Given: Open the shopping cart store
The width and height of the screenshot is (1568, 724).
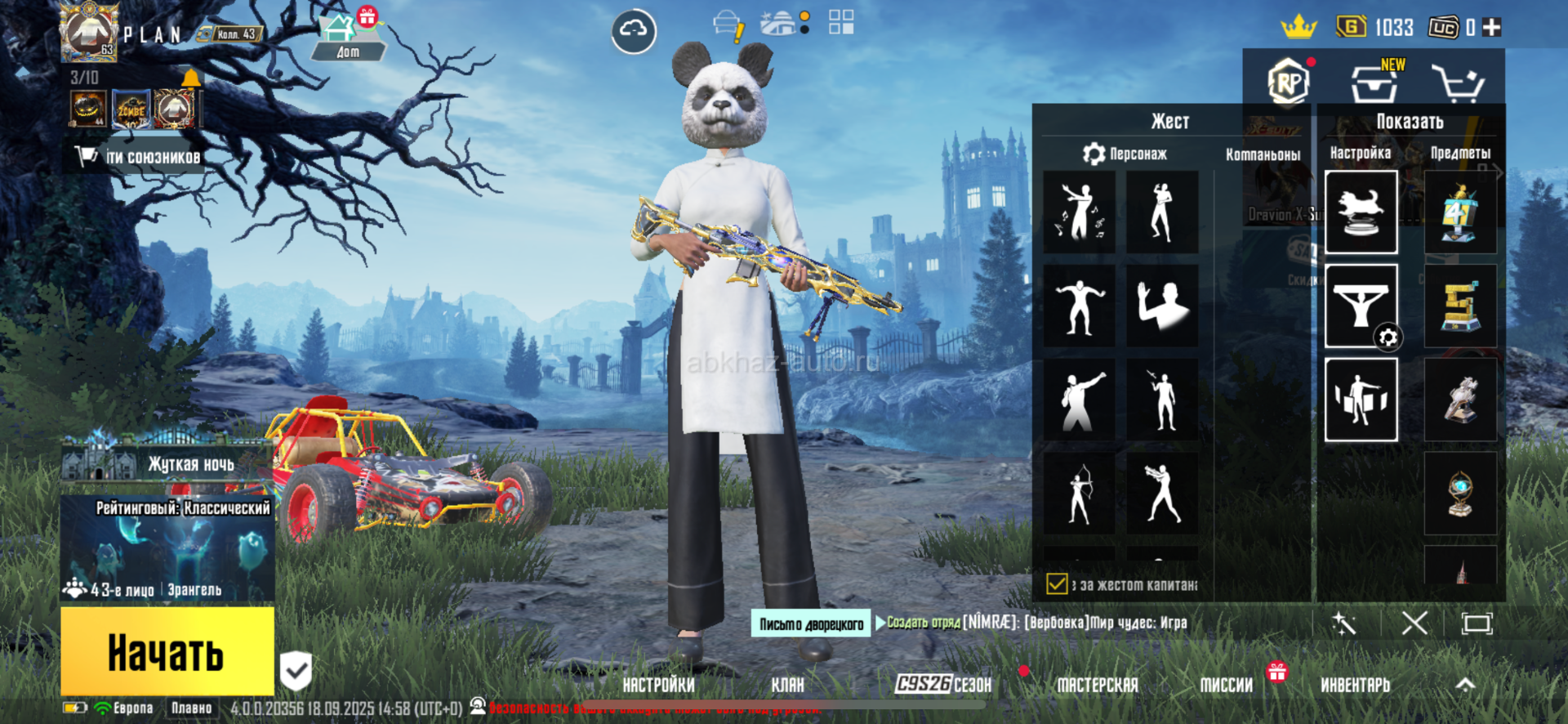Looking at the screenshot, I should (x=1458, y=83).
